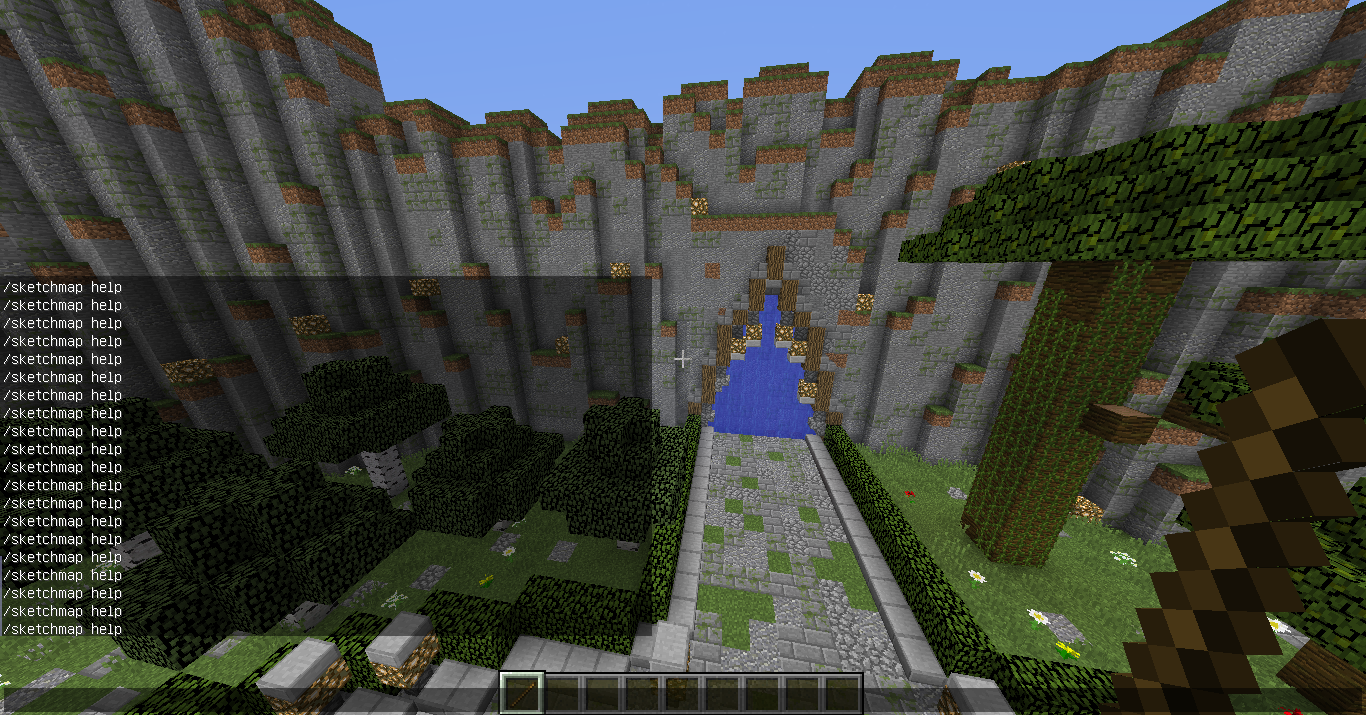
Task: Select the stick in the hotbar
Action: tap(521, 693)
